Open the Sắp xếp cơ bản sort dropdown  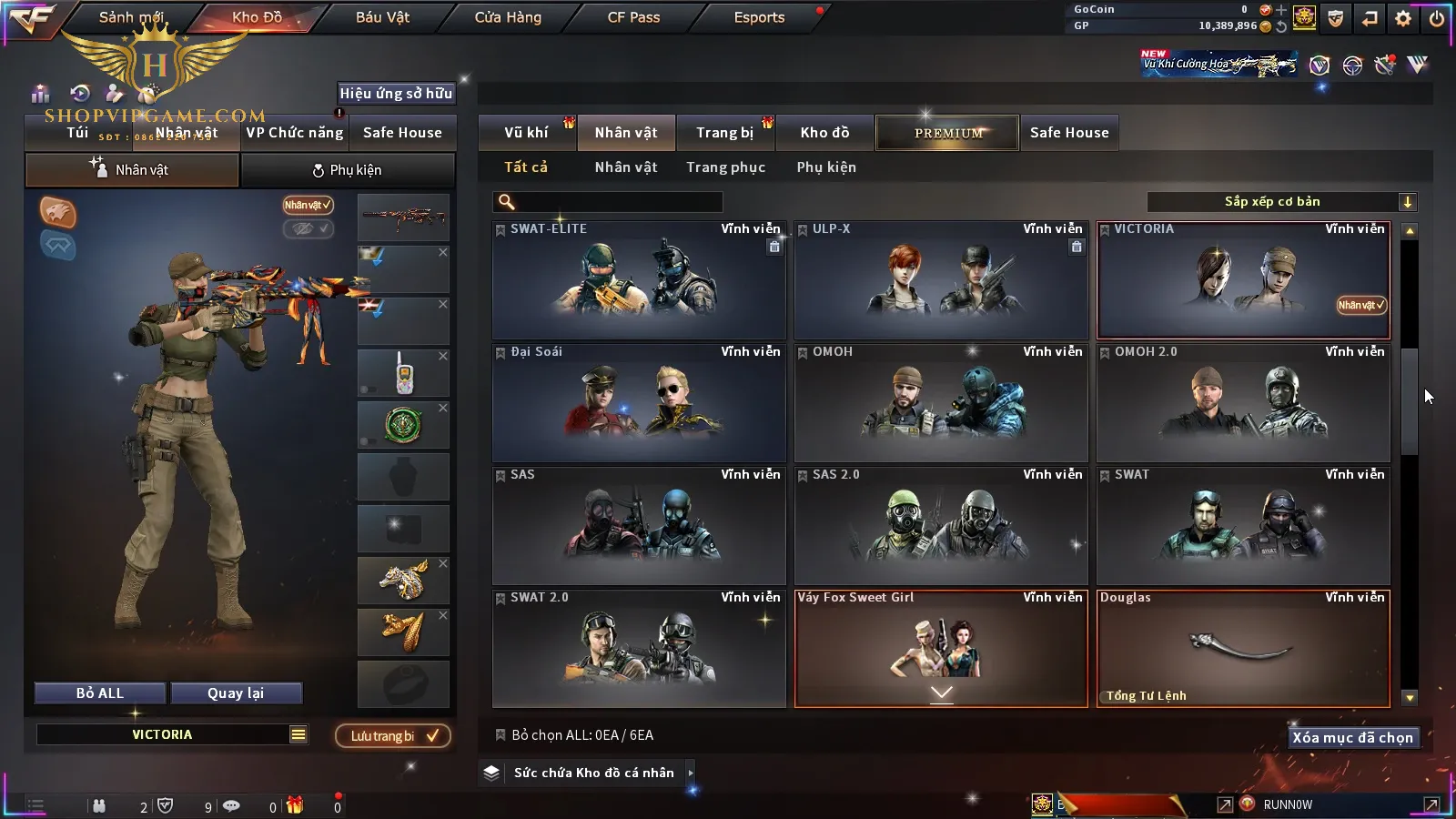1281,202
